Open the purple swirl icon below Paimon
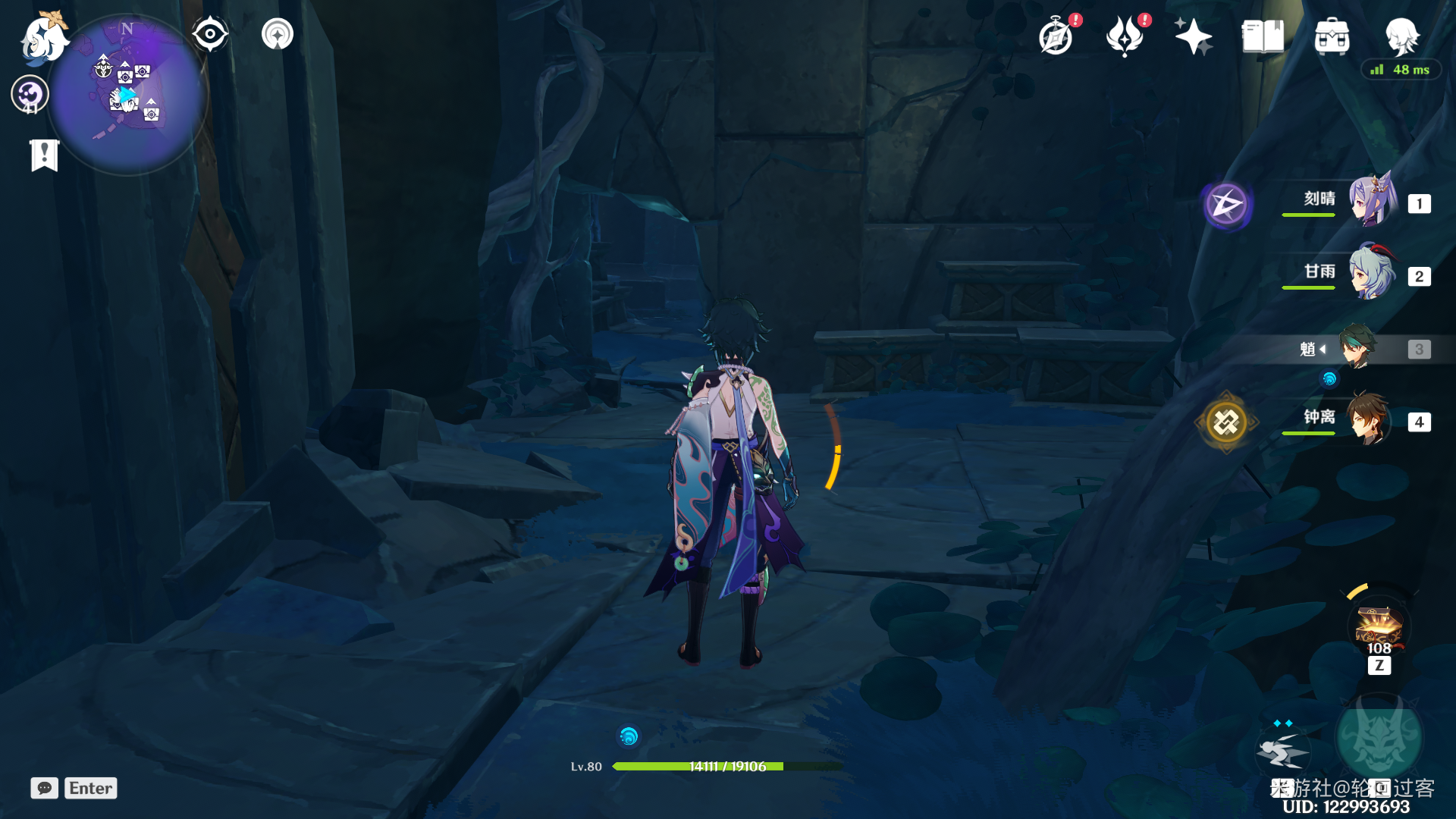The height and width of the screenshot is (819, 1456). pyautogui.click(x=30, y=95)
